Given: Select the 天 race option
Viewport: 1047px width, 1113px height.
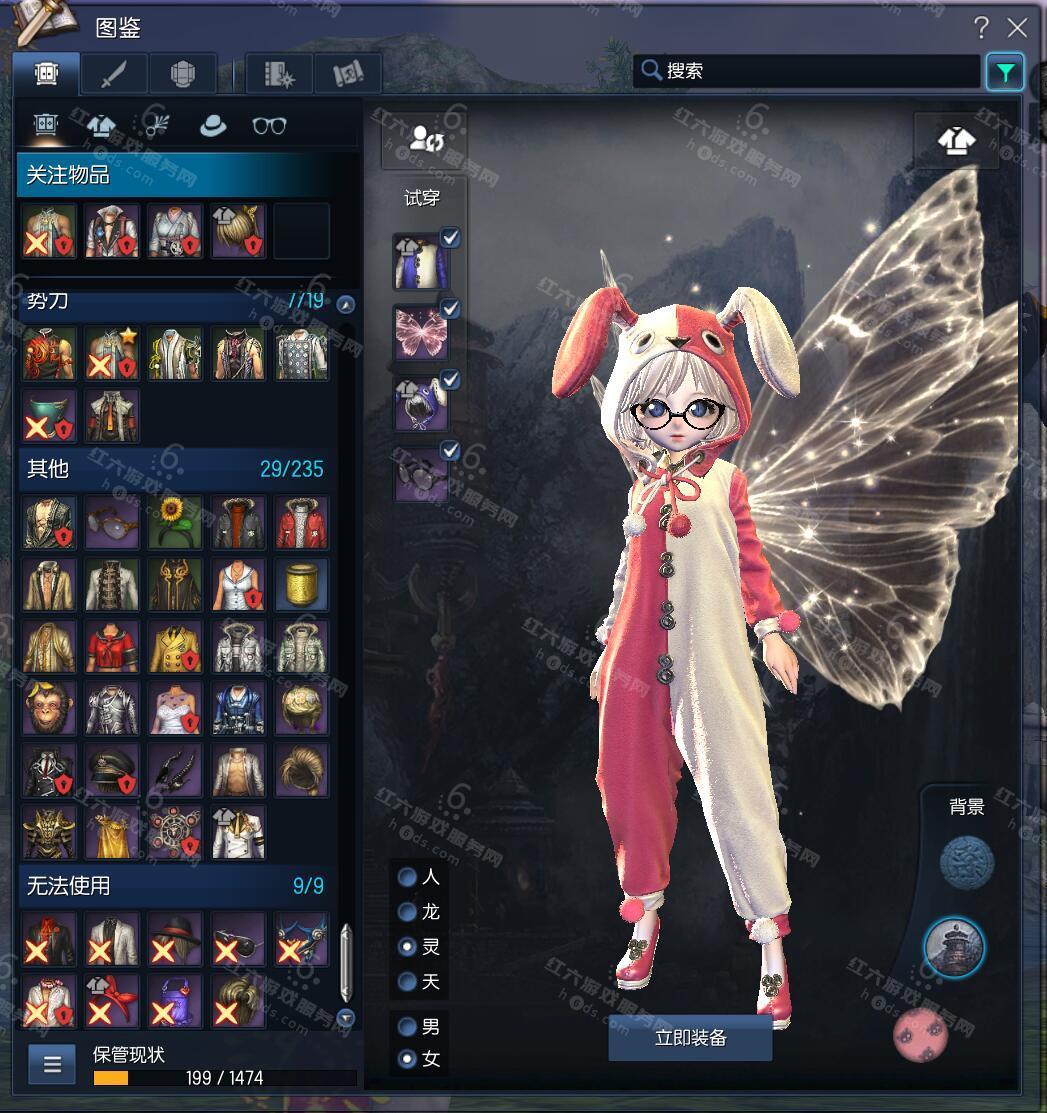Looking at the screenshot, I should (x=408, y=981).
